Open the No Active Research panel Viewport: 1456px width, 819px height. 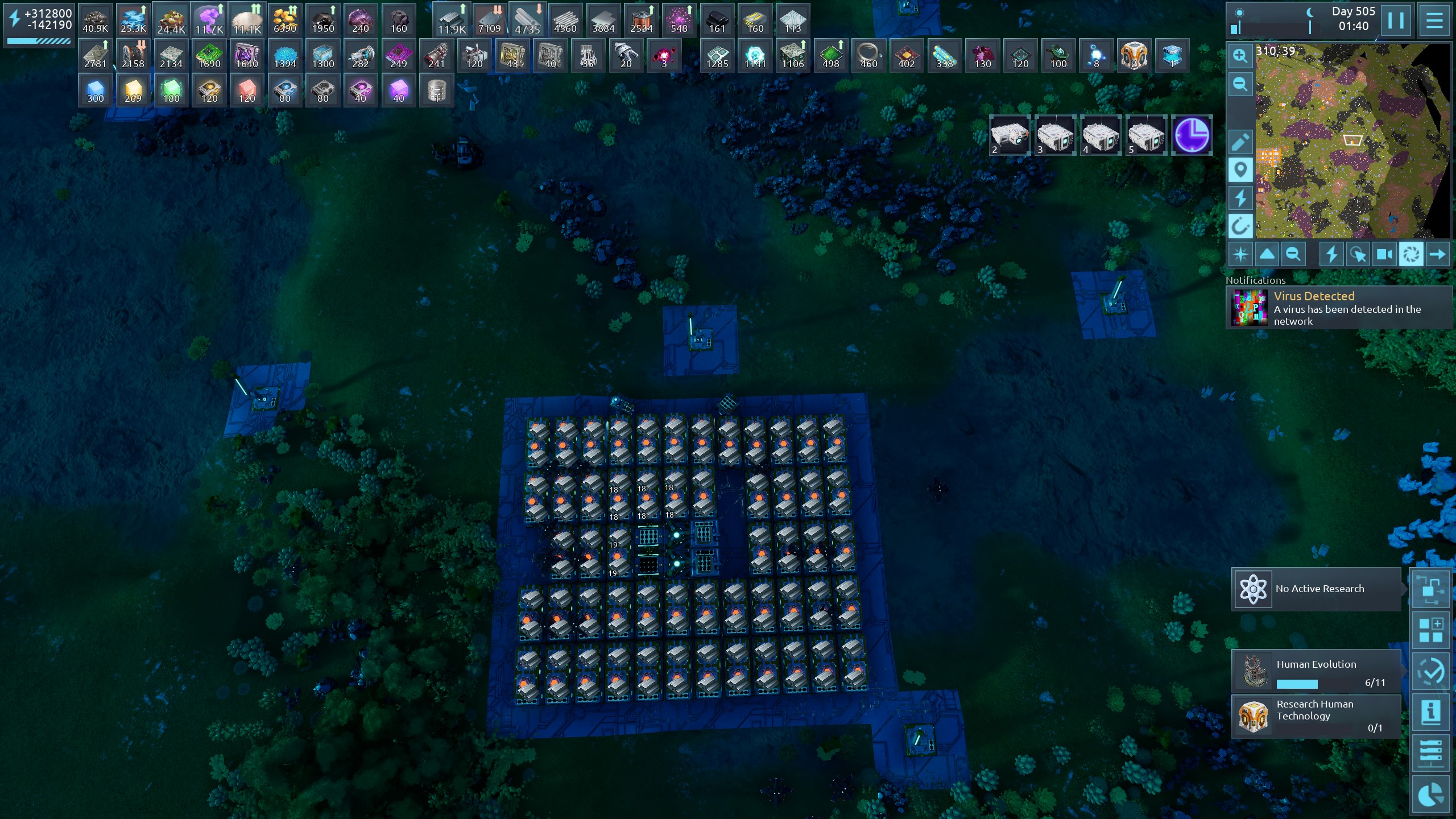(x=1316, y=589)
